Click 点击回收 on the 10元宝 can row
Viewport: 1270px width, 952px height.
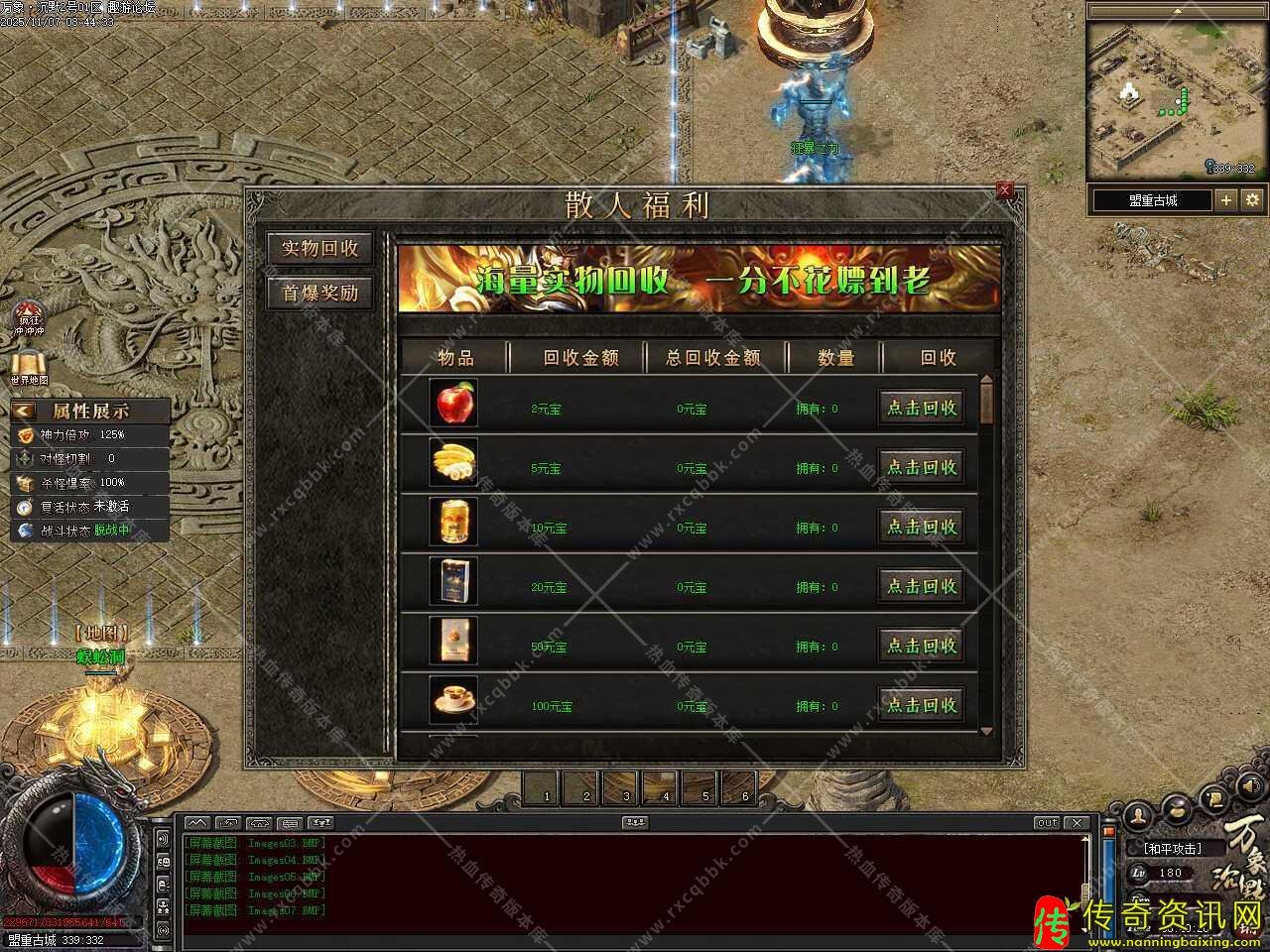921,527
